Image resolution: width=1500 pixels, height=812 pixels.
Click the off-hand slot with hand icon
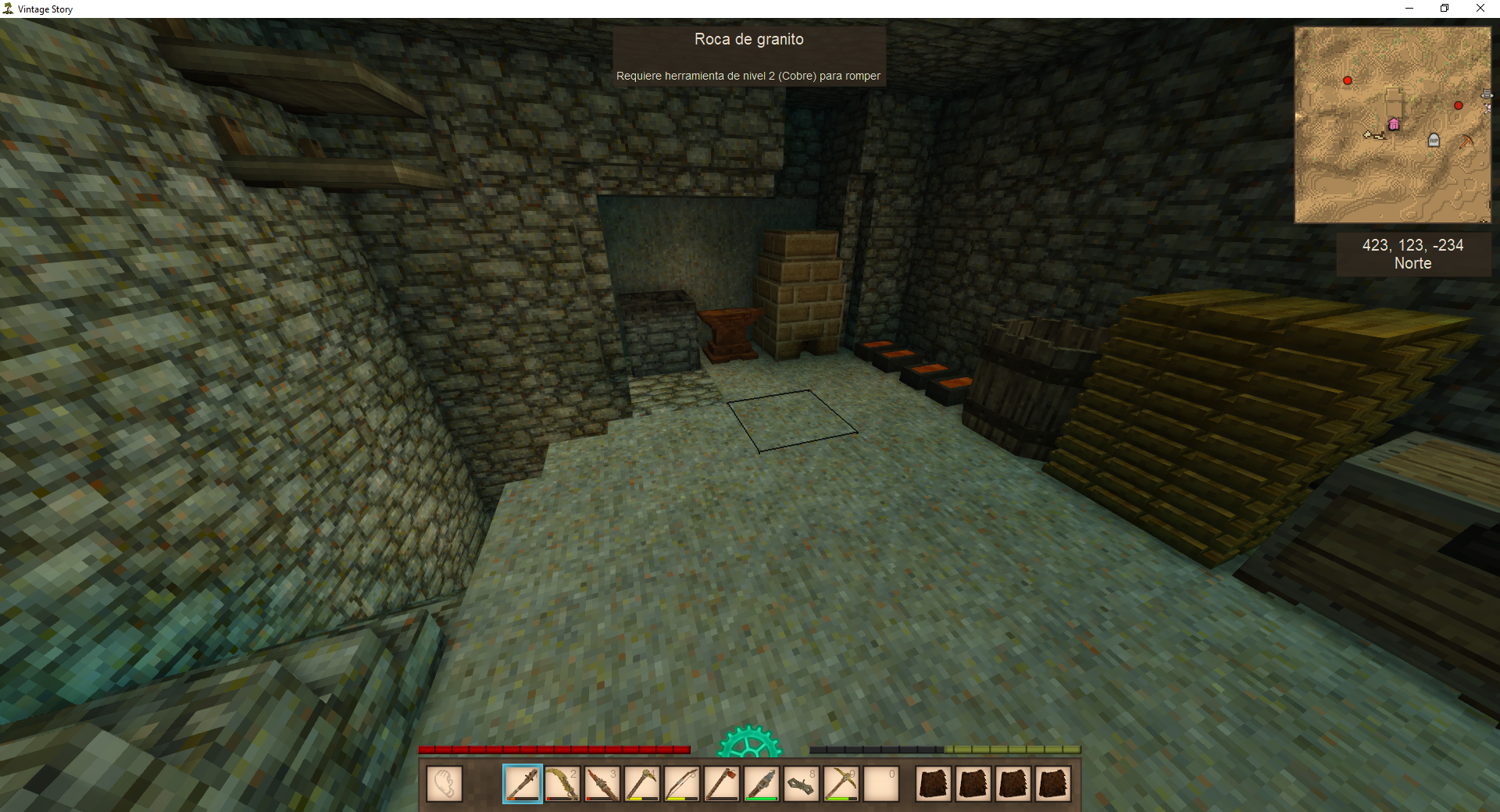[444, 783]
